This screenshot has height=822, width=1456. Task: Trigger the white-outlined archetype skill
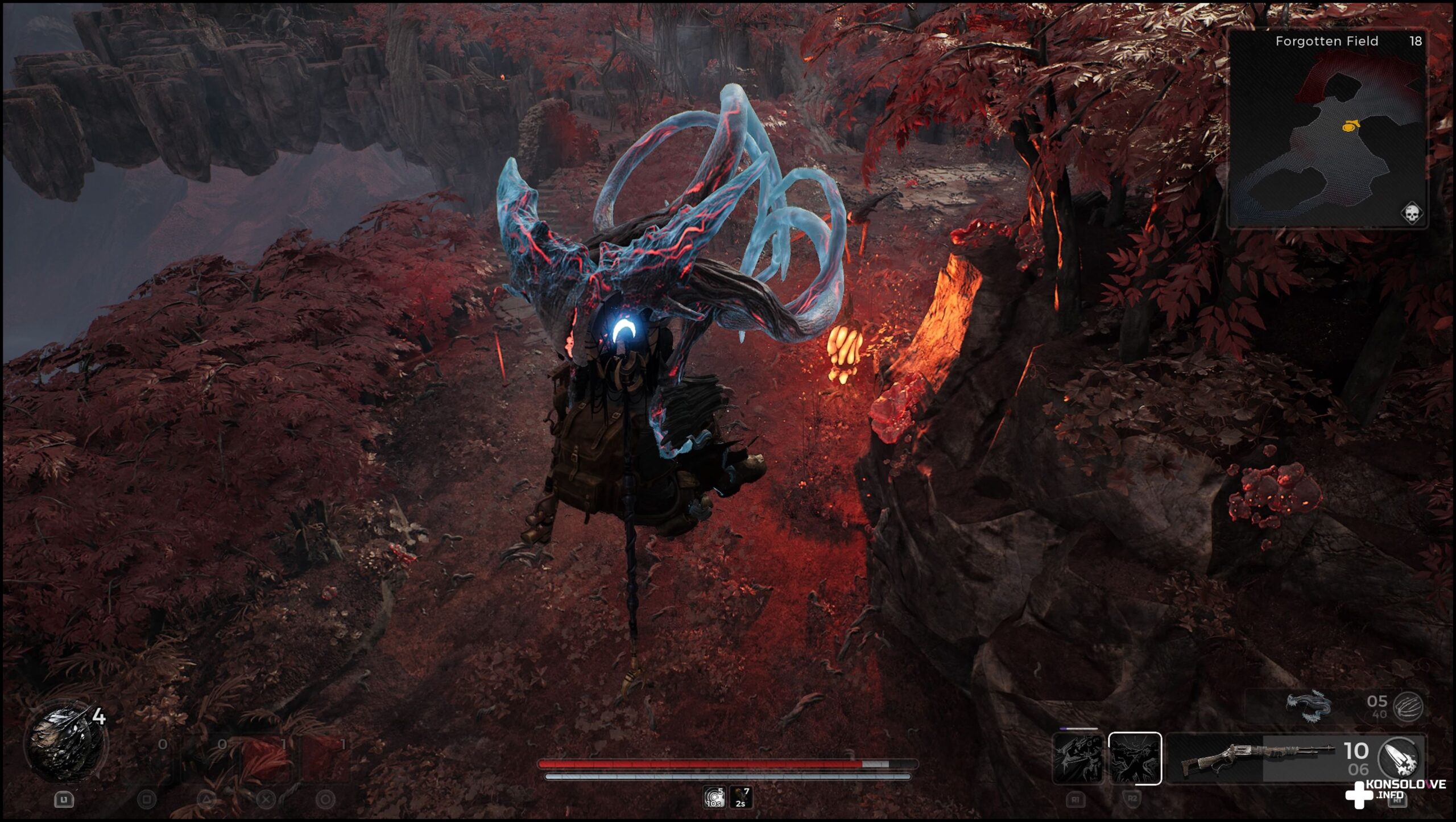1135,758
